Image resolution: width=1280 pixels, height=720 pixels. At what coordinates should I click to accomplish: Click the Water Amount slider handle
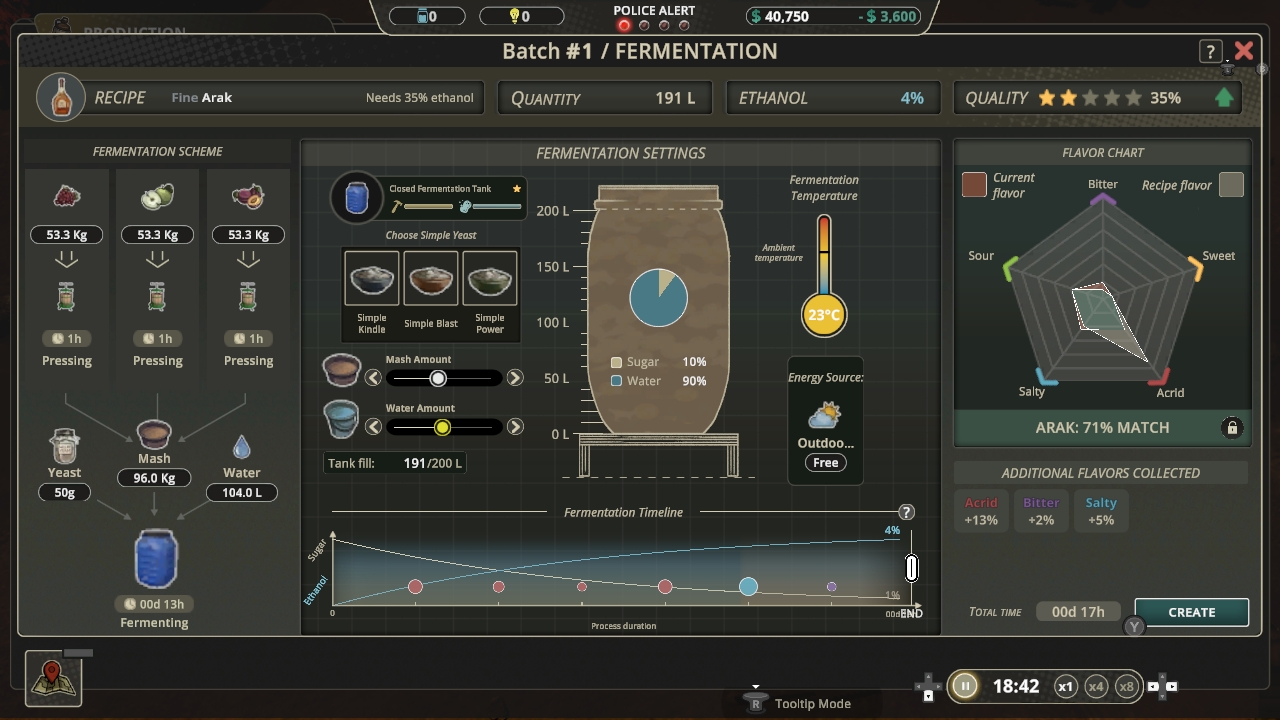[x=443, y=426]
